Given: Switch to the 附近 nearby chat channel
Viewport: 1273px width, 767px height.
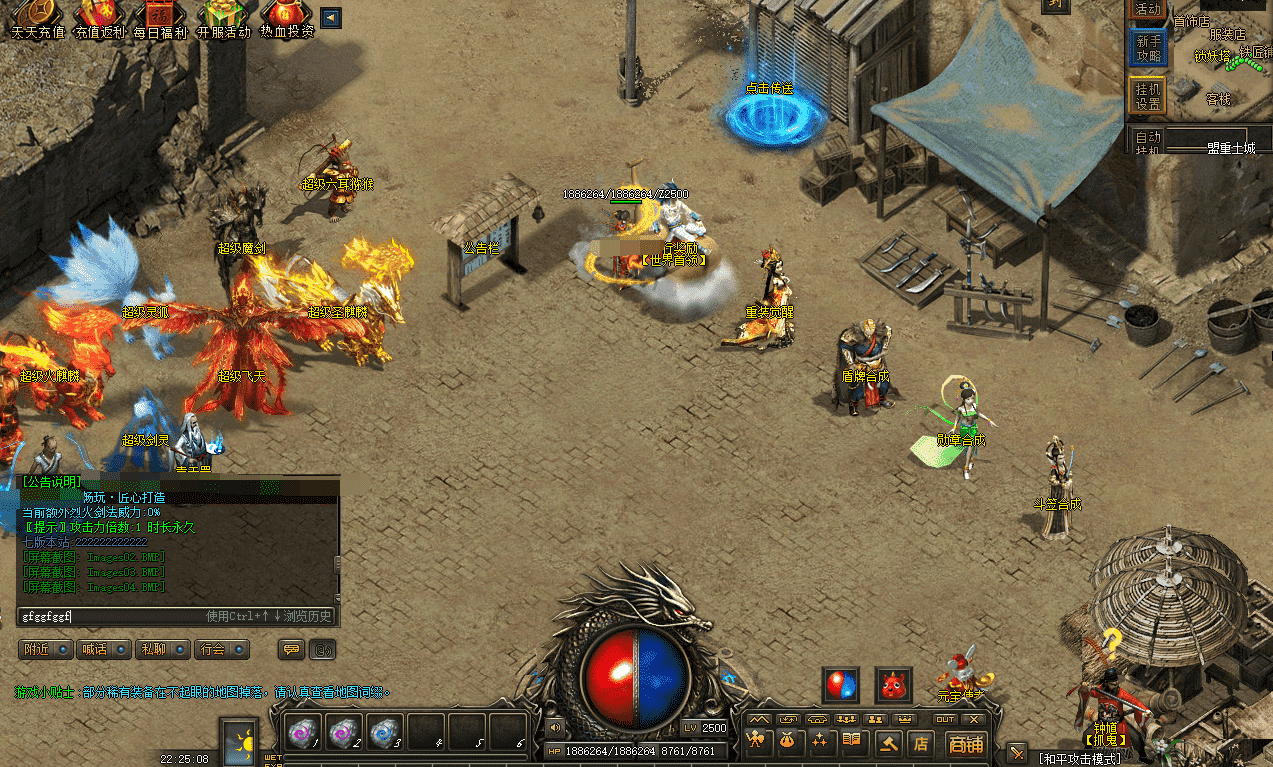Looking at the screenshot, I should click(x=46, y=649).
